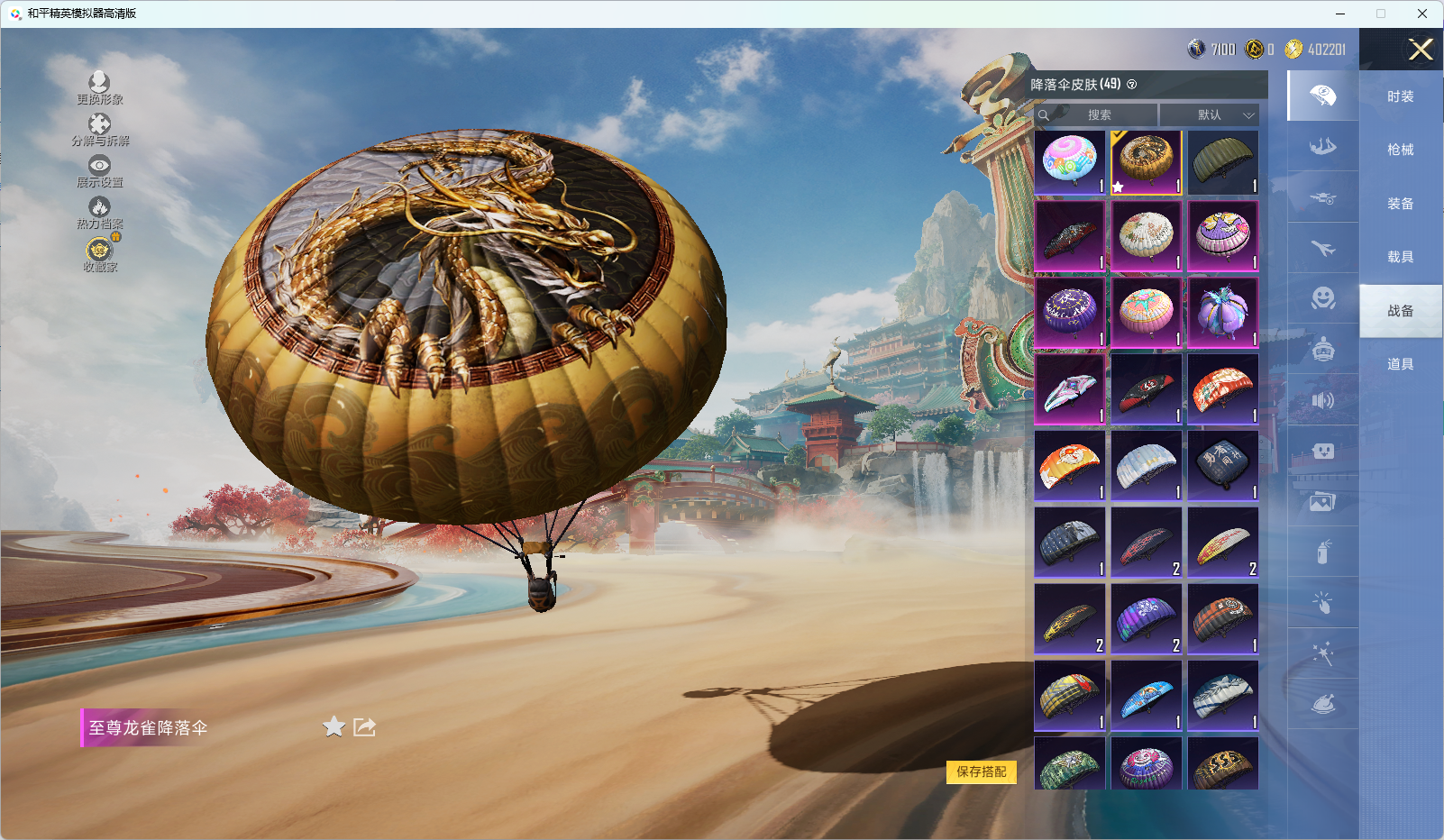Screen dimensions: 1444x840
Task: Open the 默认 sorting dropdown
Action: click(1209, 114)
